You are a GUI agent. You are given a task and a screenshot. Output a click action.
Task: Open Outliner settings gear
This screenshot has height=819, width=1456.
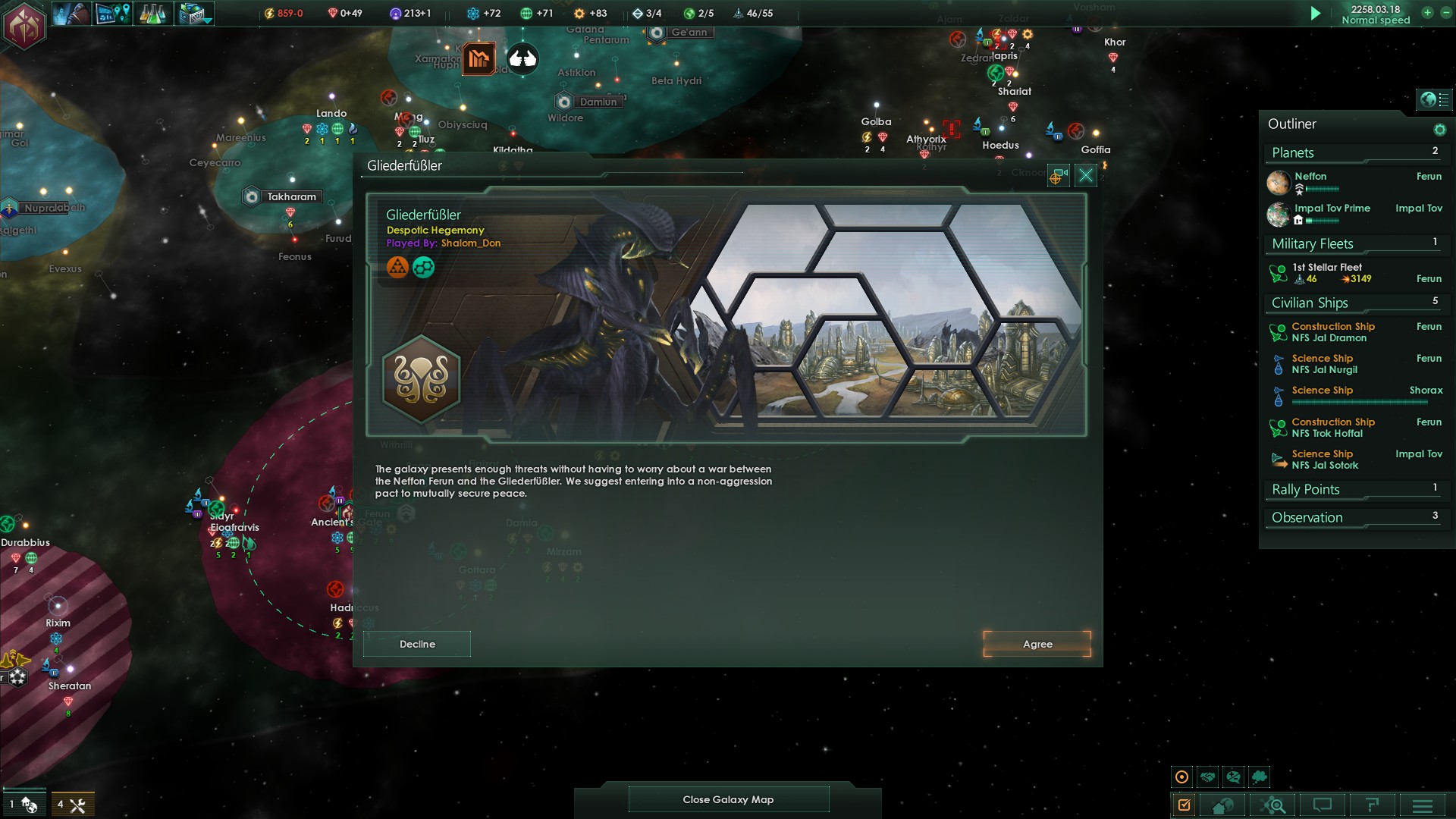pos(1439,130)
